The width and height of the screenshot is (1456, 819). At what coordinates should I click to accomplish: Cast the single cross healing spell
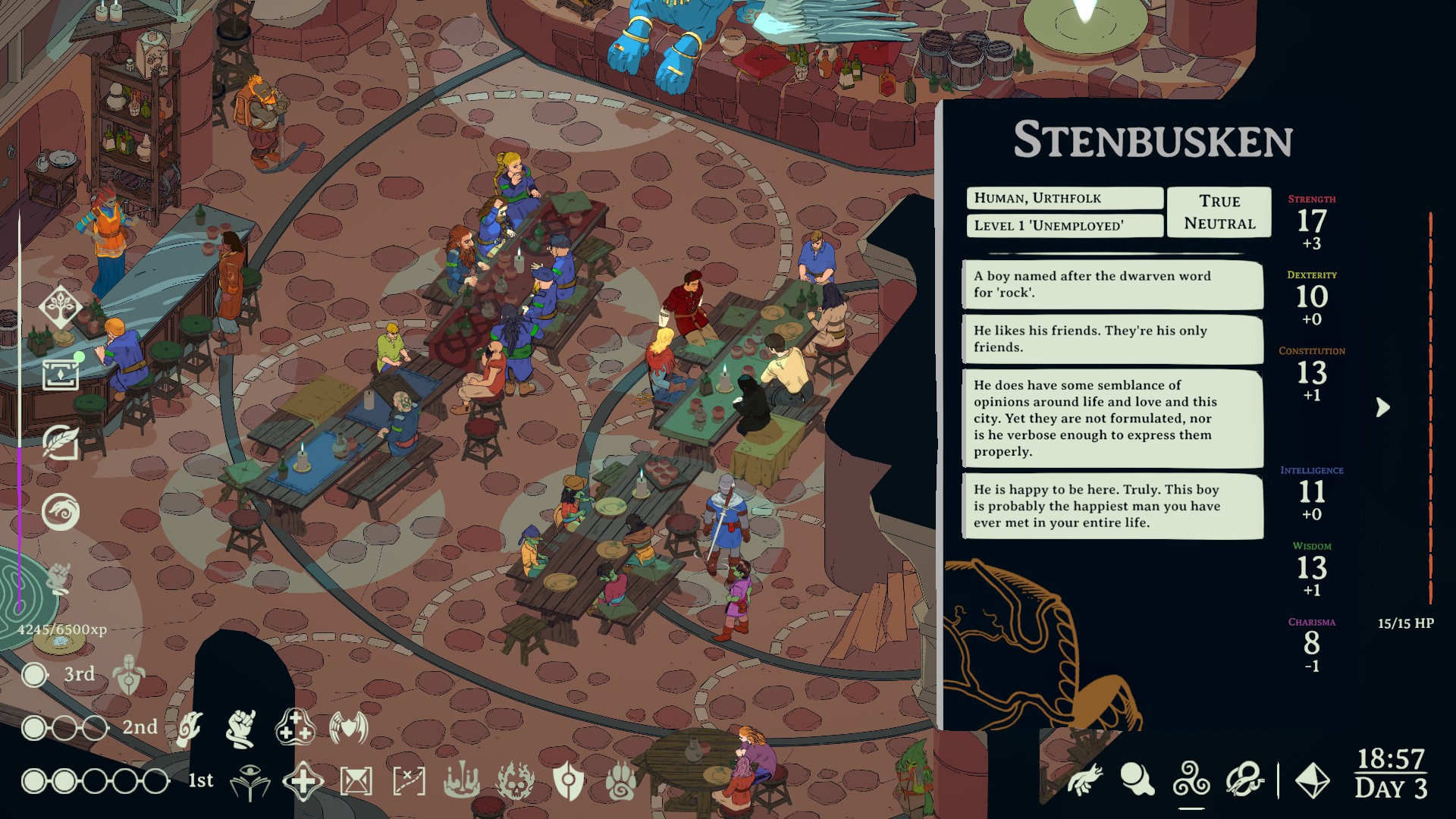(303, 782)
